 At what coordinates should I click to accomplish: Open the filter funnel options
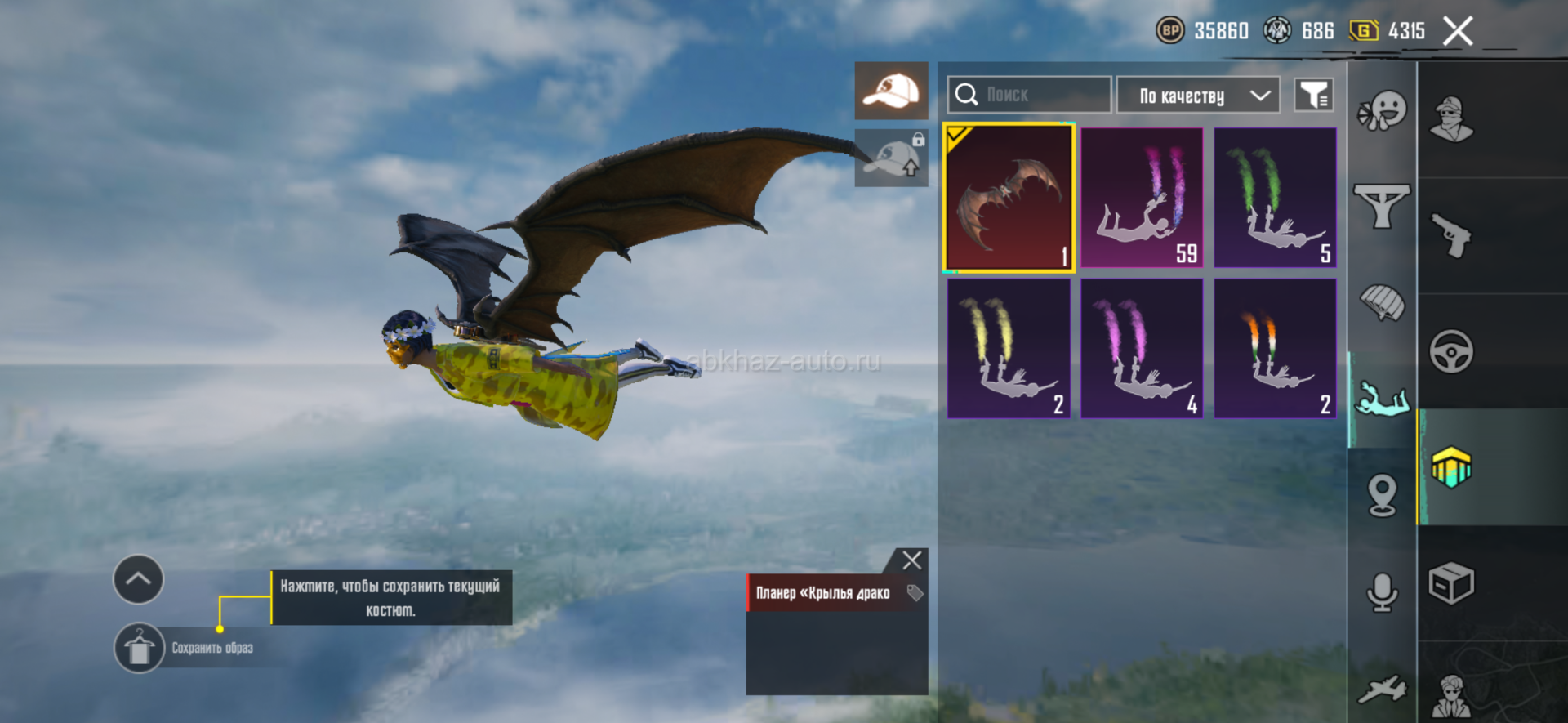1313,96
